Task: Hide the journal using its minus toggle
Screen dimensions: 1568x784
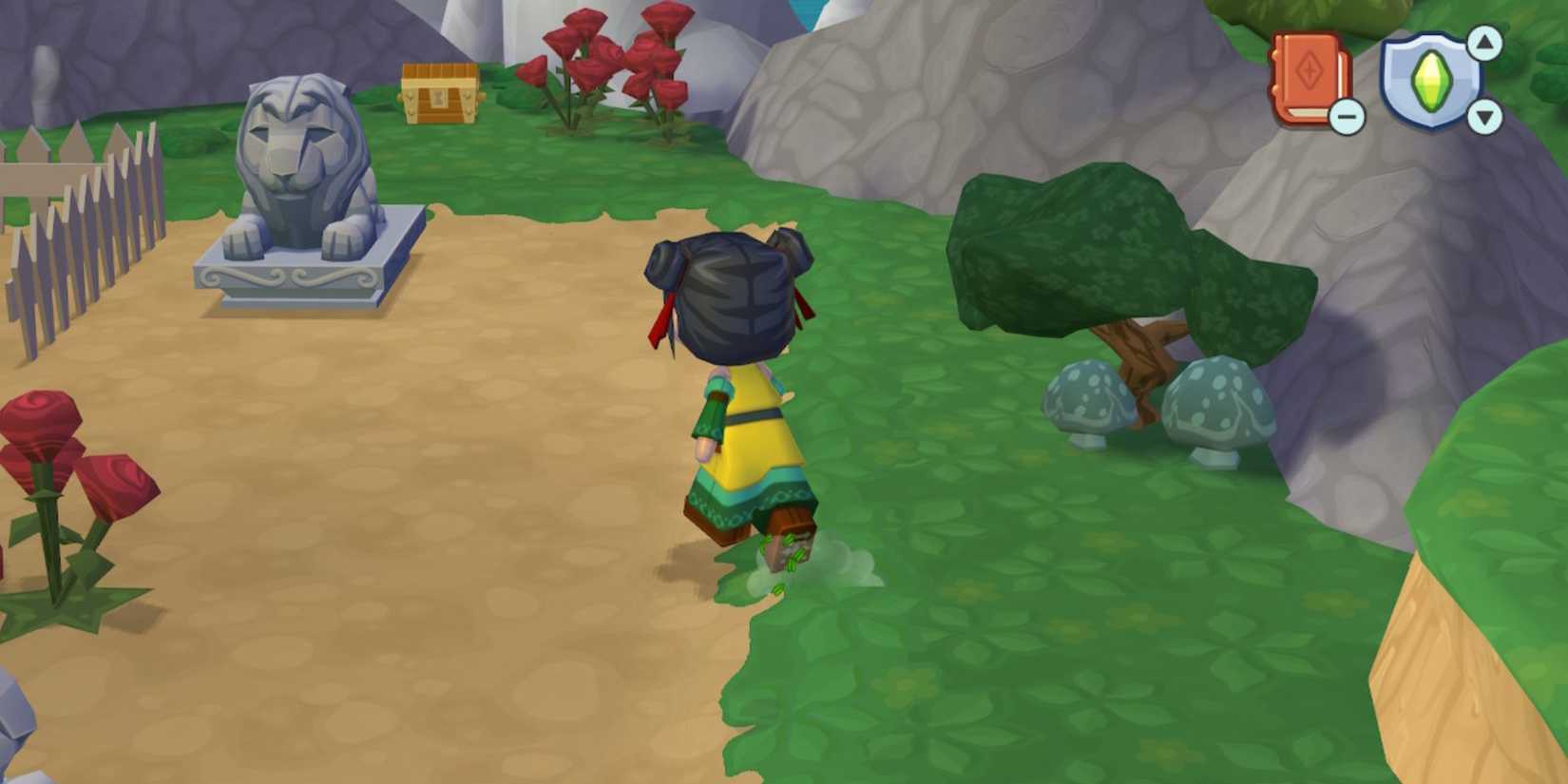Action: pyautogui.click(x=1346, y=116)
